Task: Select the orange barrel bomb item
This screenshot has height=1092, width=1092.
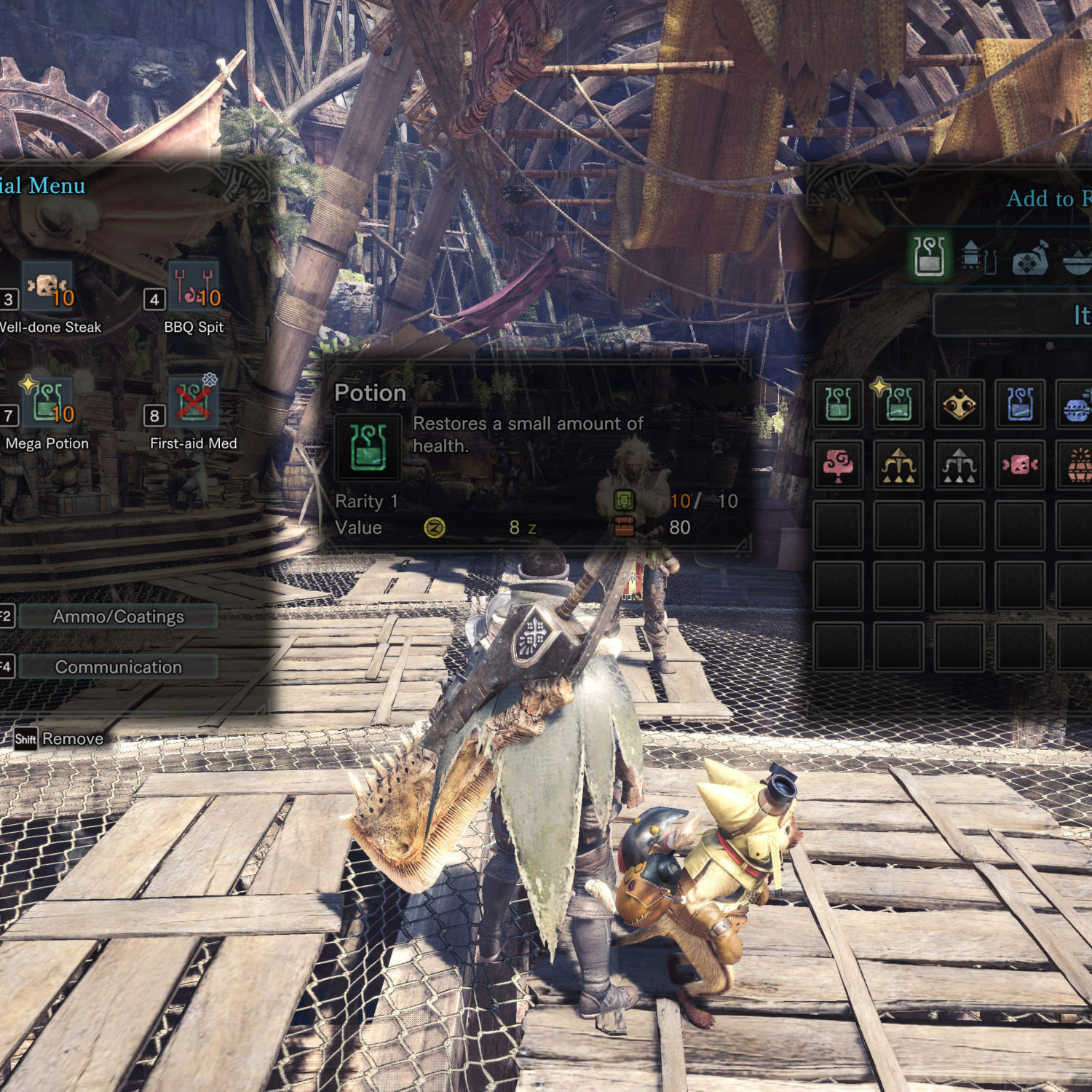Action: [x=1077, y=464]
